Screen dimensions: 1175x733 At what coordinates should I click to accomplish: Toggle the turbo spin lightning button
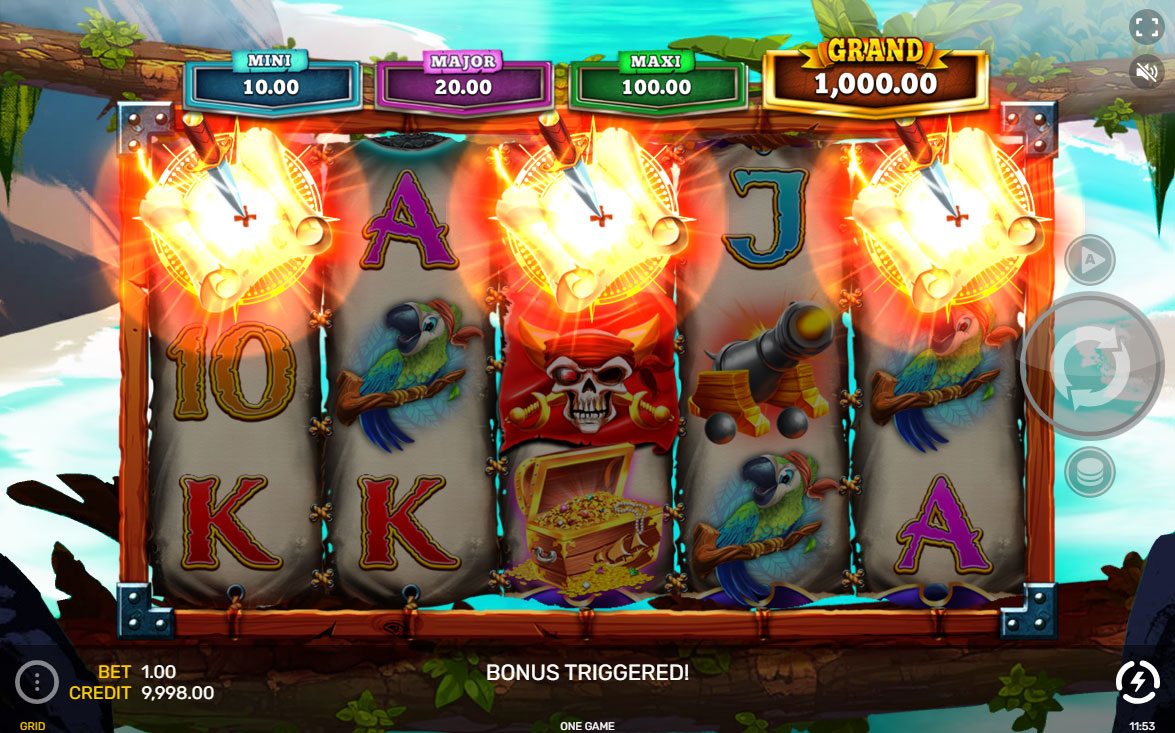pyautogui.click(x=1137, y=682)
